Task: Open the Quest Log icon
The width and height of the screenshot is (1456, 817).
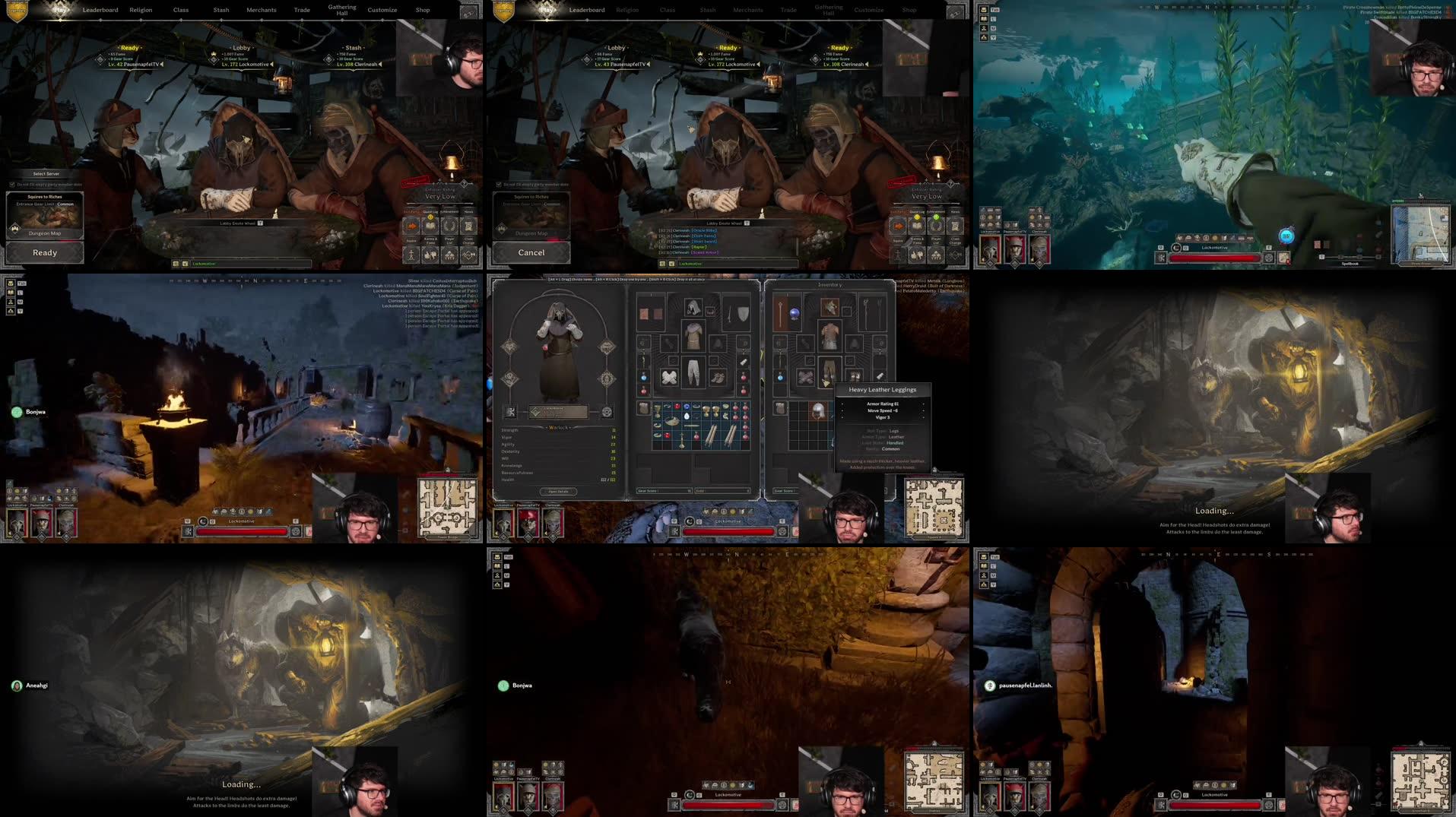Action: pyautogui.click(x=431, y=226)
